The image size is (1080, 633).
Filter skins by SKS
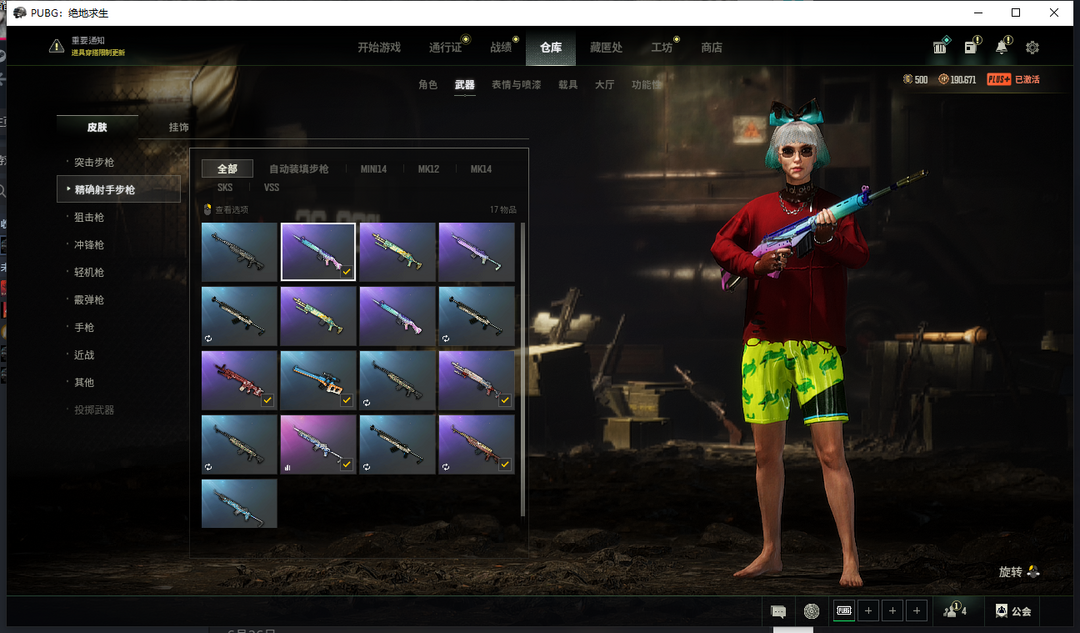tap(225, 187)
